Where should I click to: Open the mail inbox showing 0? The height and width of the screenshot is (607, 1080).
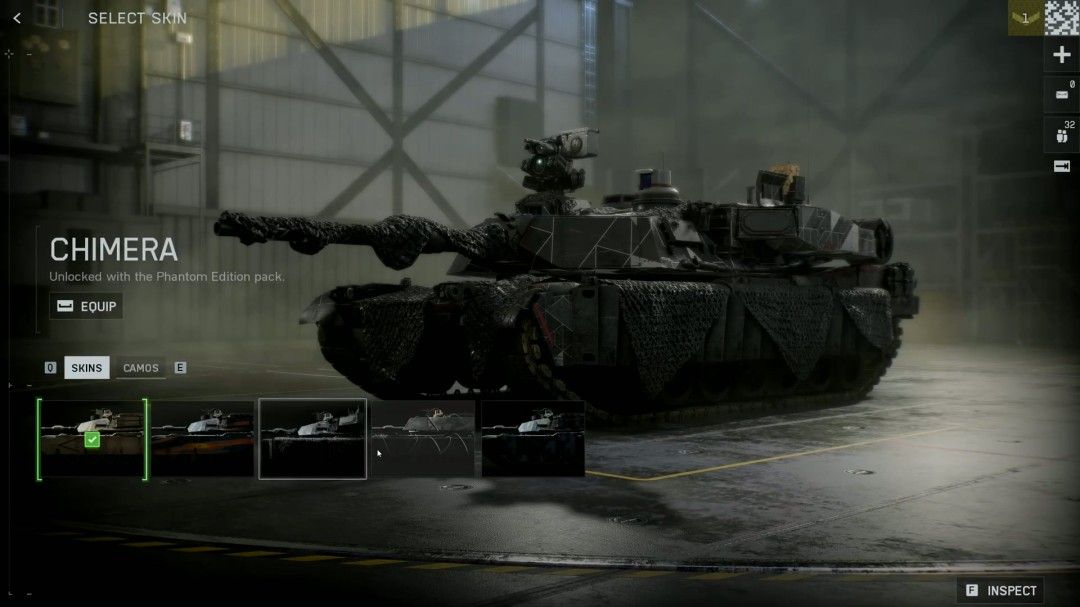1061,95
